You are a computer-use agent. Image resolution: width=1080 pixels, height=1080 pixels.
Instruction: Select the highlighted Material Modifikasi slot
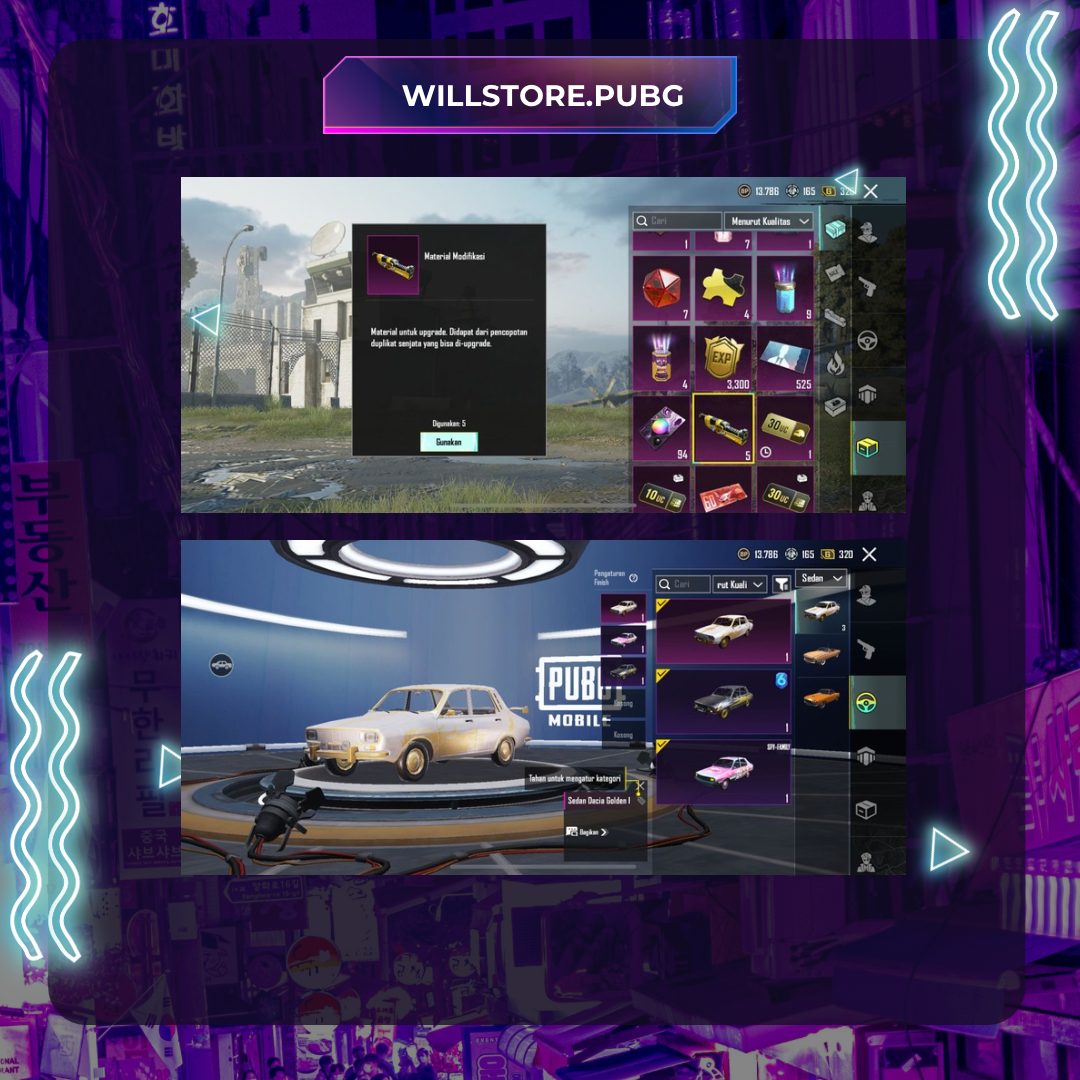[723, 427]
